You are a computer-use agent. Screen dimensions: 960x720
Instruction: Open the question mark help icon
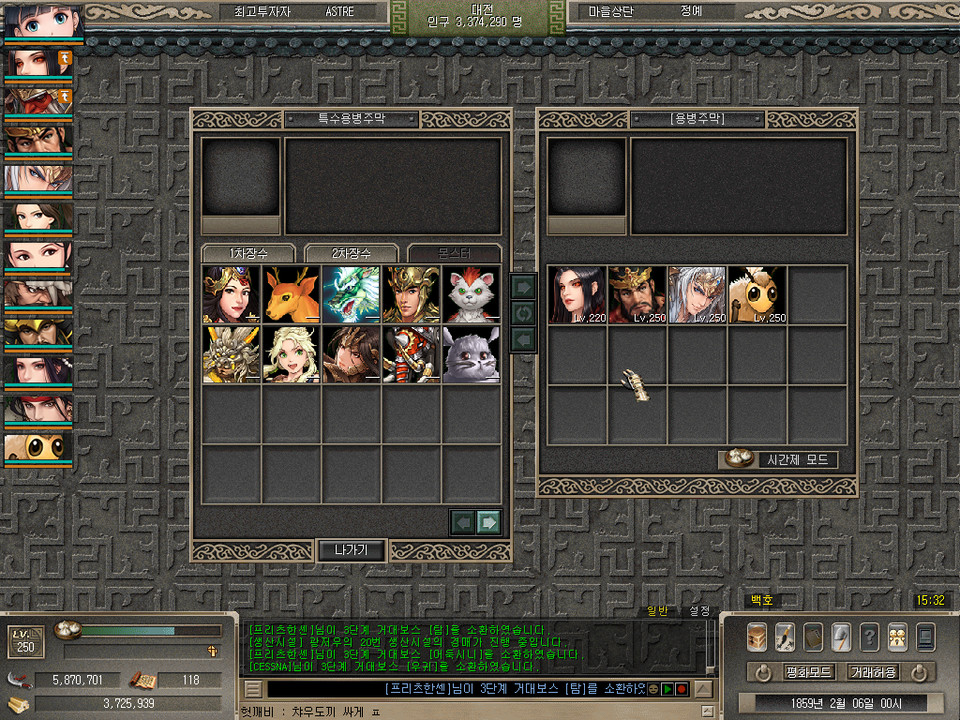(870, 636)
